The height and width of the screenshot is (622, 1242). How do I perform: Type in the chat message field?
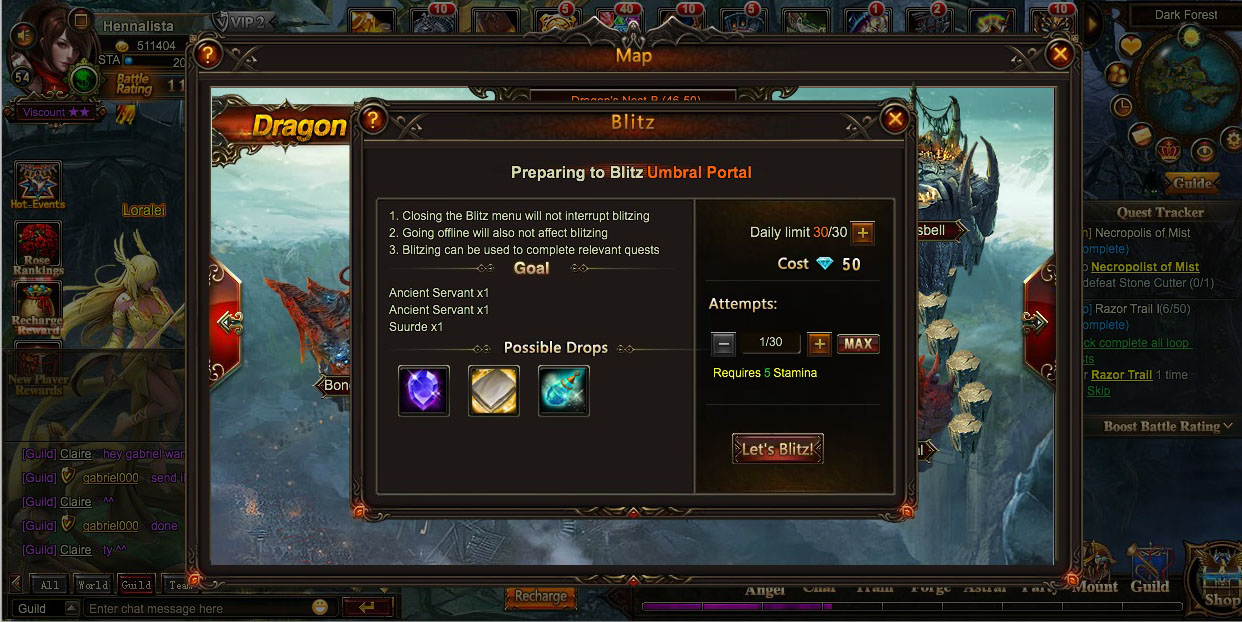[195, 608]
